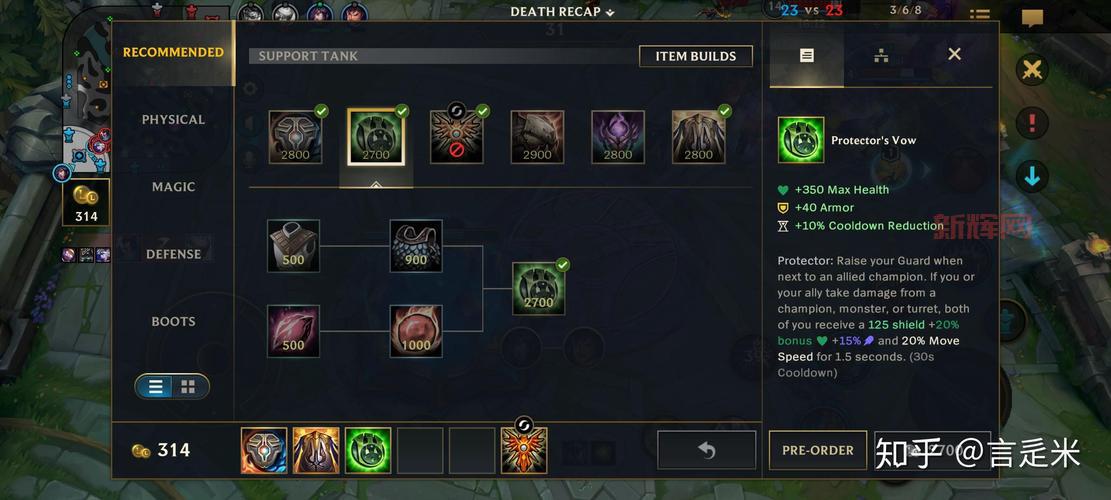This screenshot has height=500, width=1111.
Task: Open the Death Recap dropdown
Action: [562, 12]
